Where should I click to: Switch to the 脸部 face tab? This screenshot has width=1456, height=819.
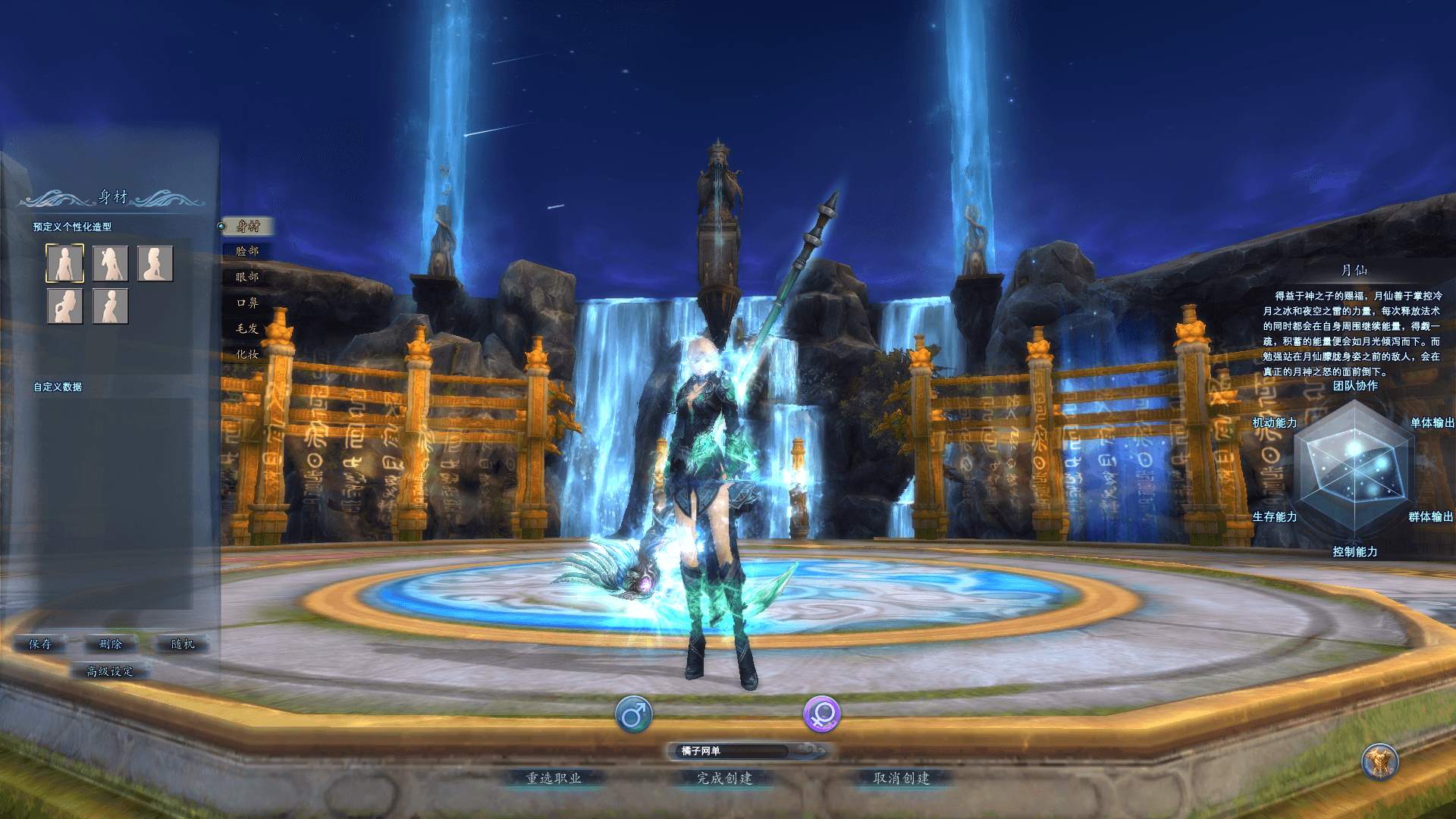tap(246, 251)
